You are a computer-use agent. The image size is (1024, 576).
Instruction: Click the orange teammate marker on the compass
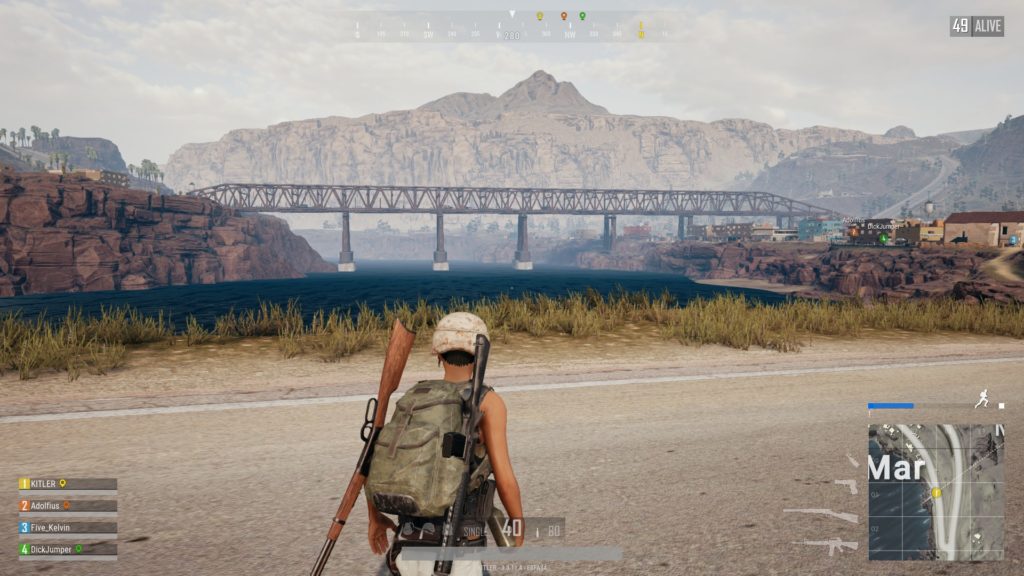point(563,16)
